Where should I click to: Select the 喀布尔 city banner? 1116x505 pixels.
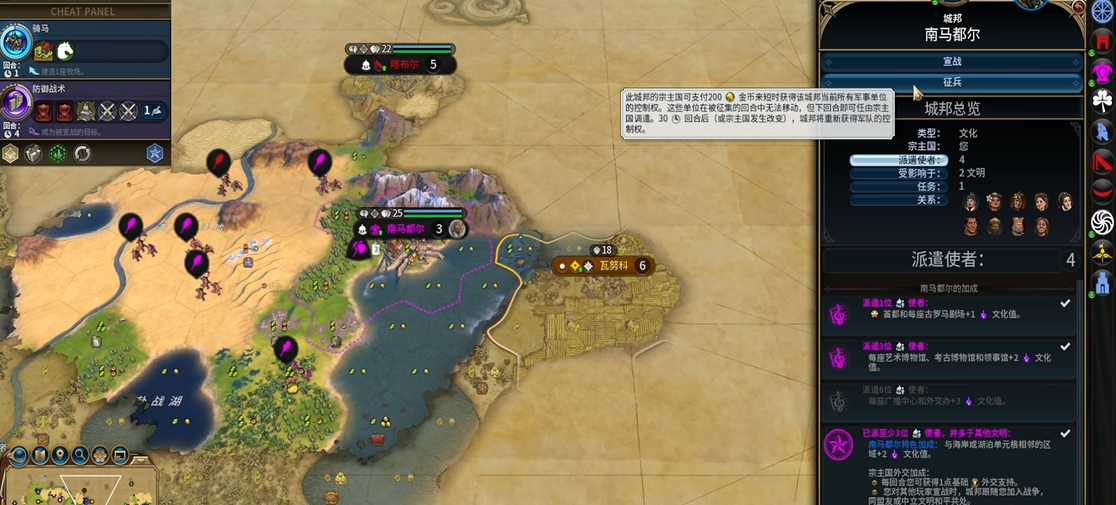[400, 64]
